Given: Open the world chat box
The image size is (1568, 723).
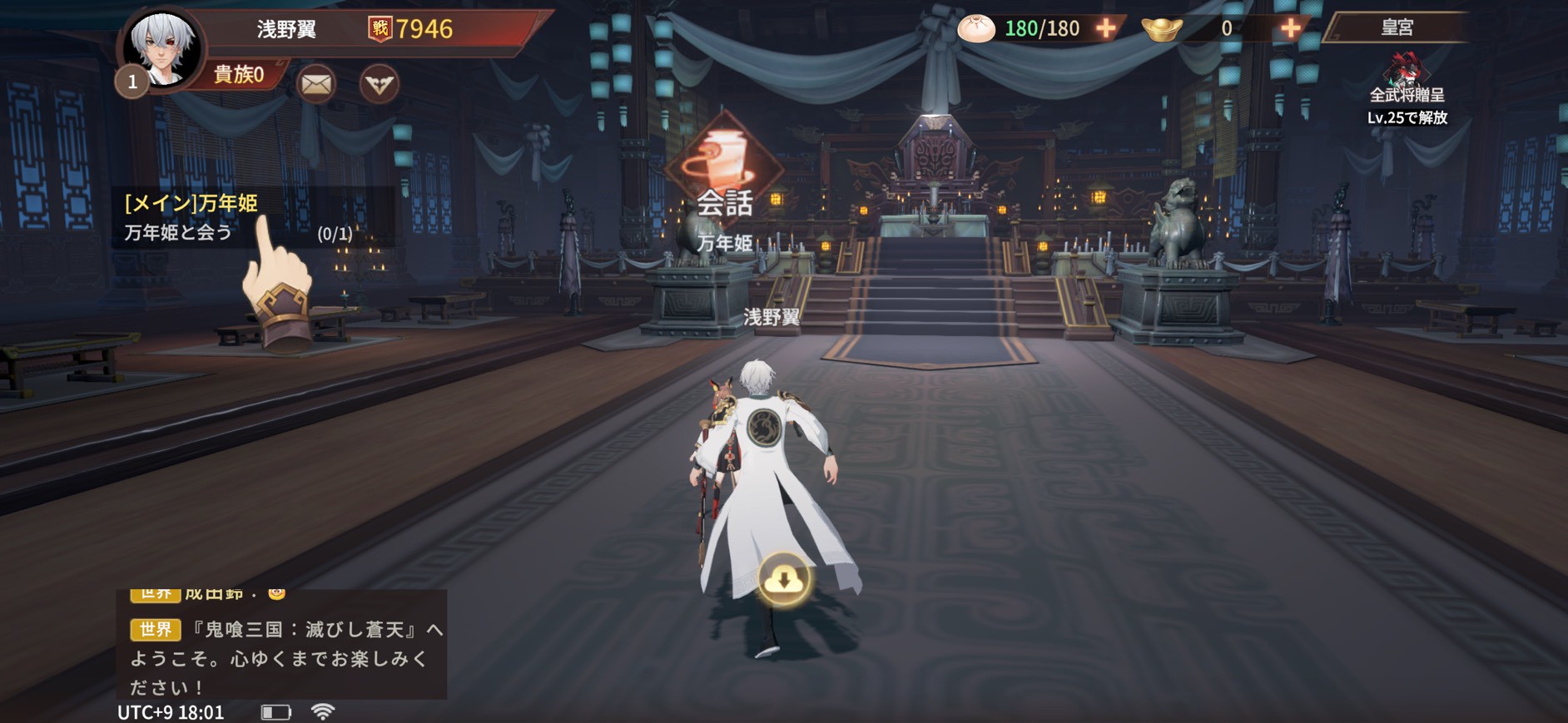Looking at the screenshot, I should [283, 645].
